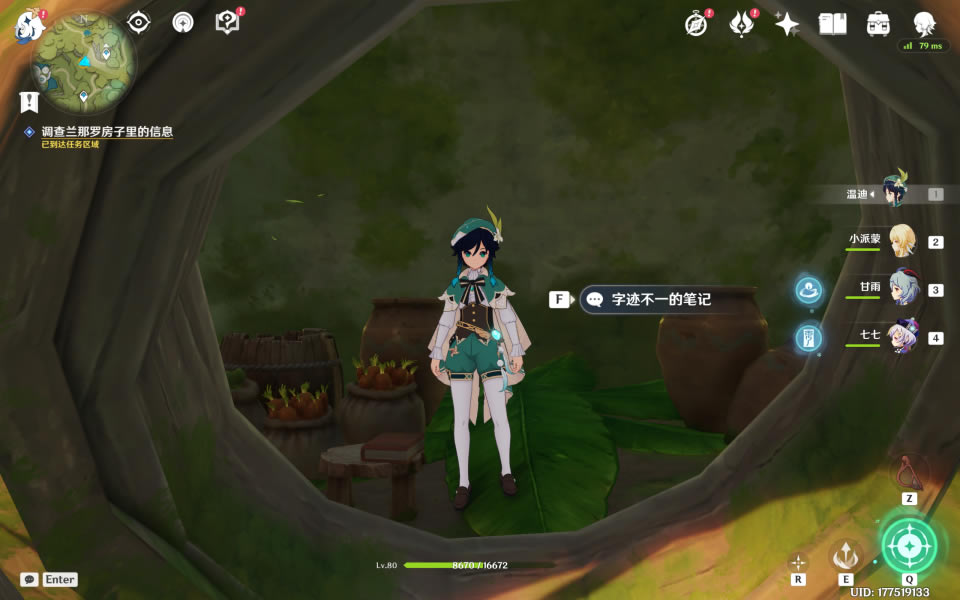
Task: Open the round sparkle icon beside the eye
Action: (182, 23)
